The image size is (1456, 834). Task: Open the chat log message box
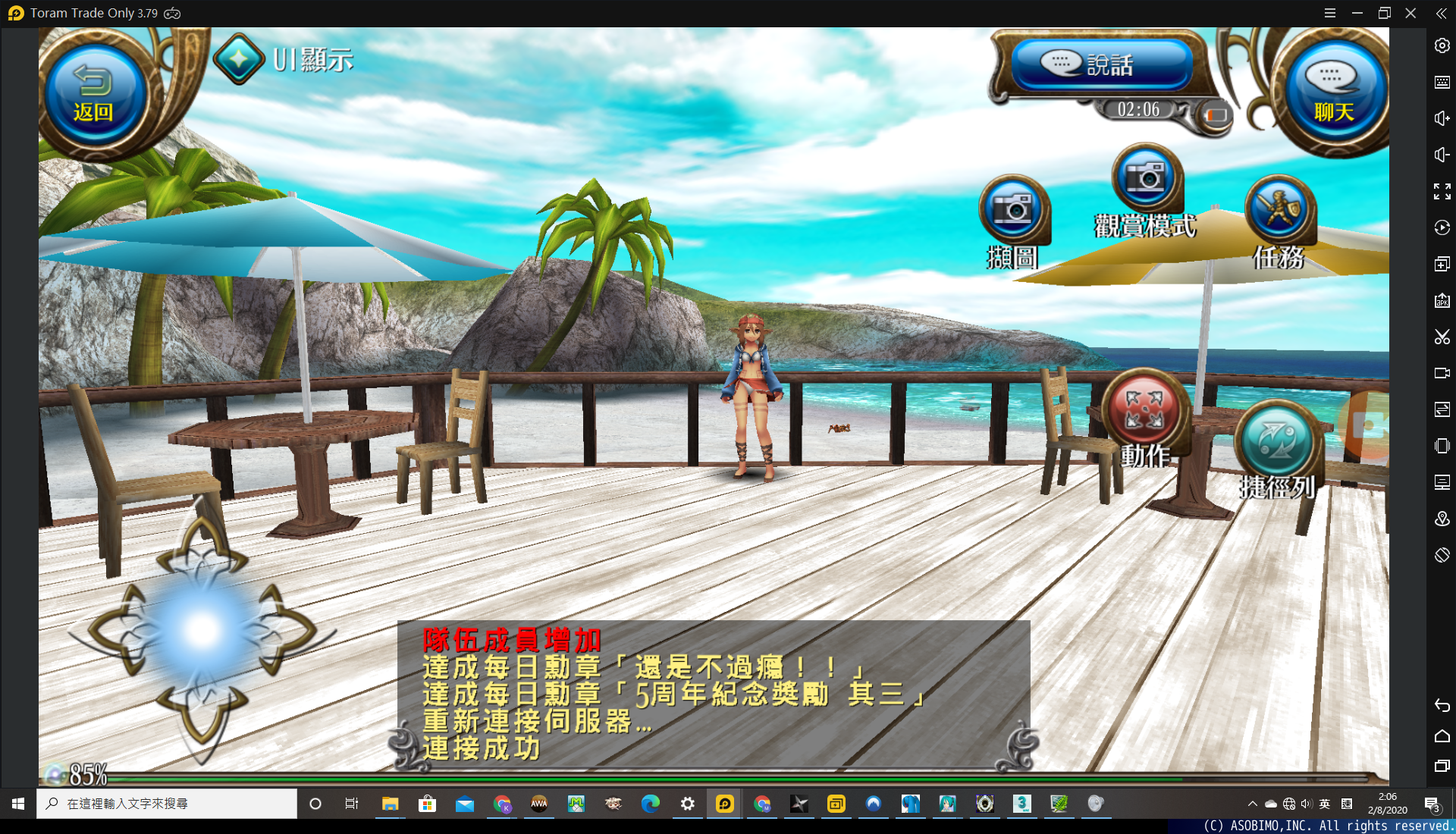point(713,694)
